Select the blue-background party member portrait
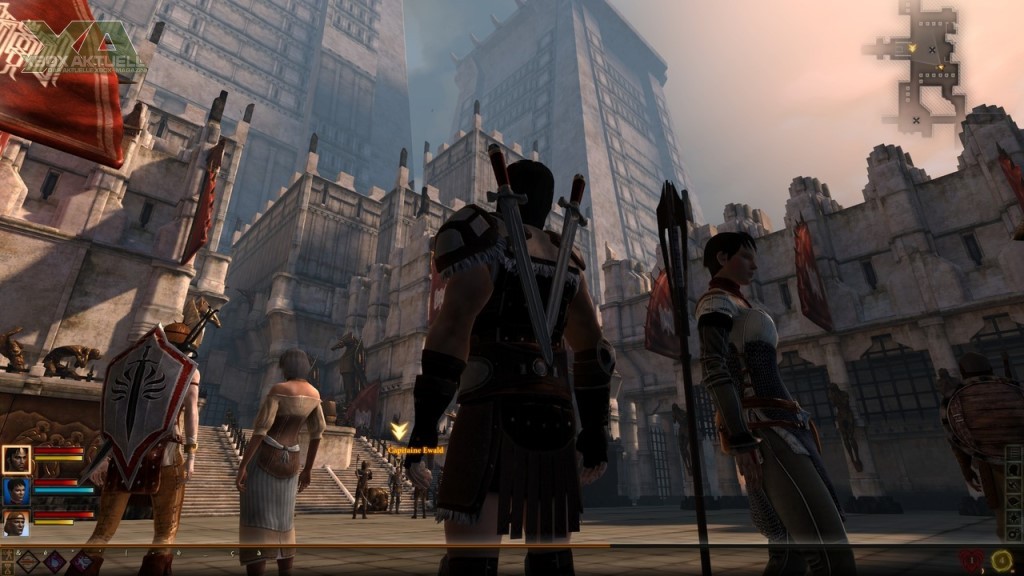This screenshot has height=576, width=1024. click(x=17, y=491)
